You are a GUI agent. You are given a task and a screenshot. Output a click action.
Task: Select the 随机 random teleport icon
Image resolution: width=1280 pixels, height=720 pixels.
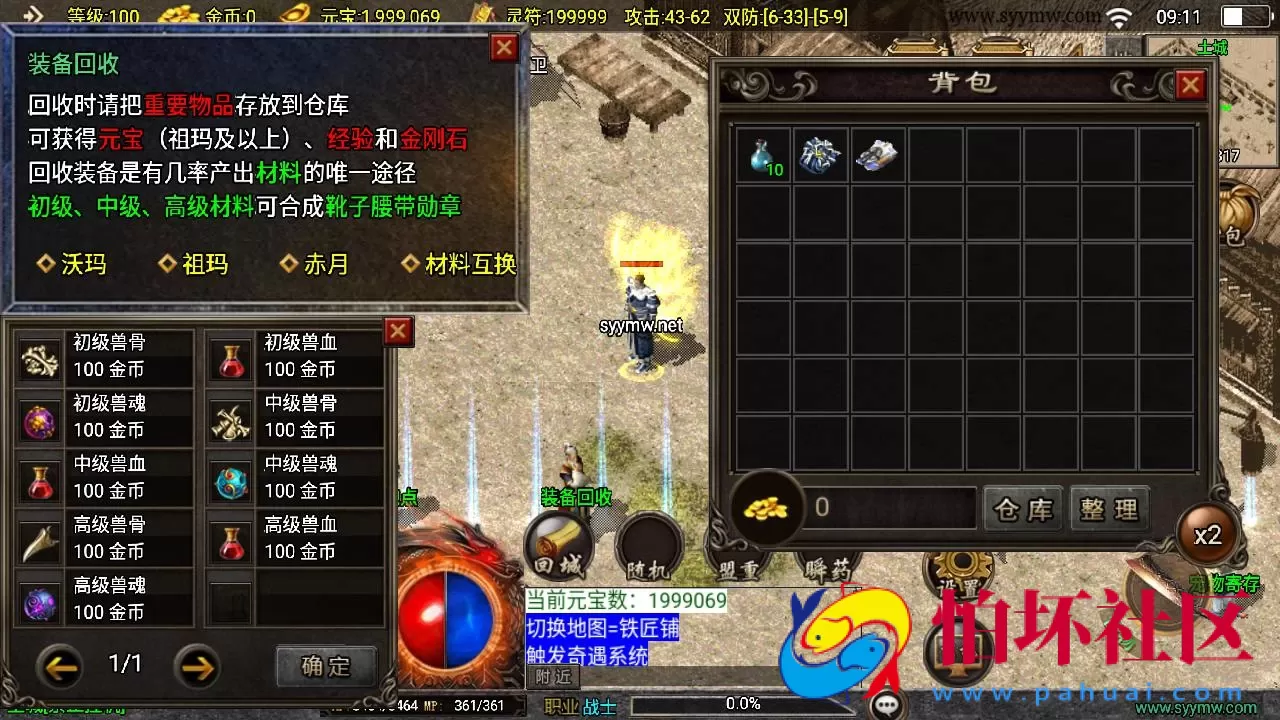pos(650,545)
